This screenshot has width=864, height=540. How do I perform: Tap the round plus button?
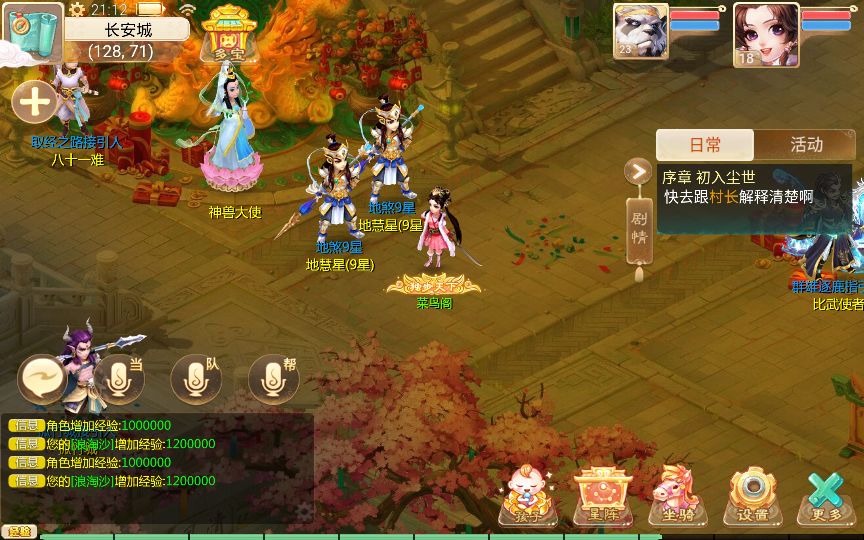click(x=34, y=102)
